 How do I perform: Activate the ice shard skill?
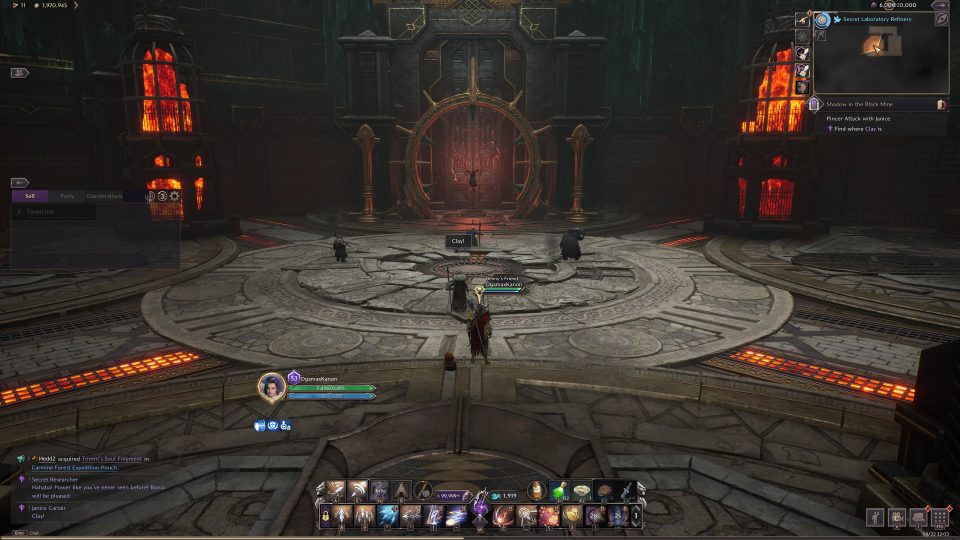pyautogui.click(x=386, y=516)
